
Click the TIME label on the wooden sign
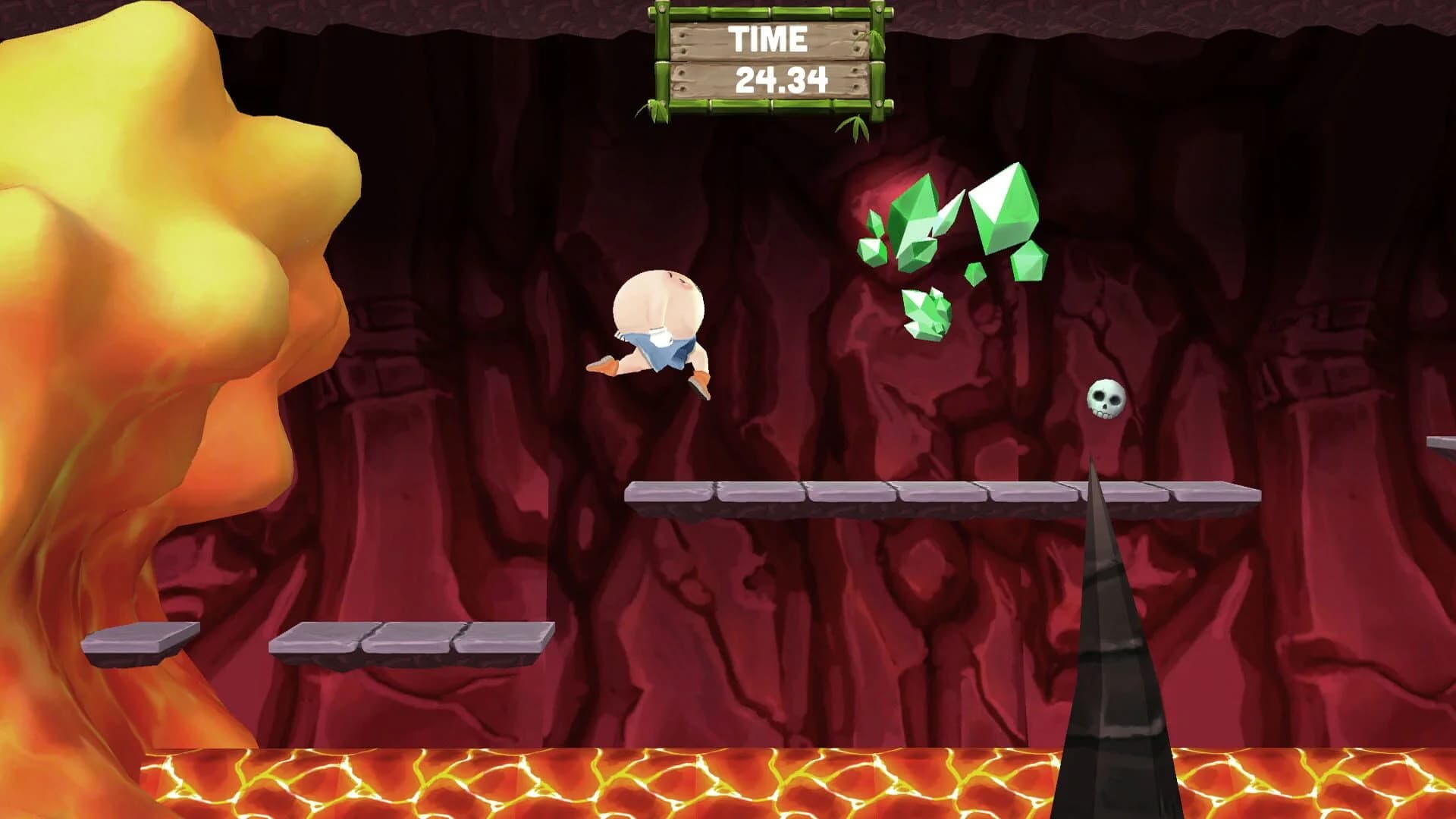[x=767, y=36]
